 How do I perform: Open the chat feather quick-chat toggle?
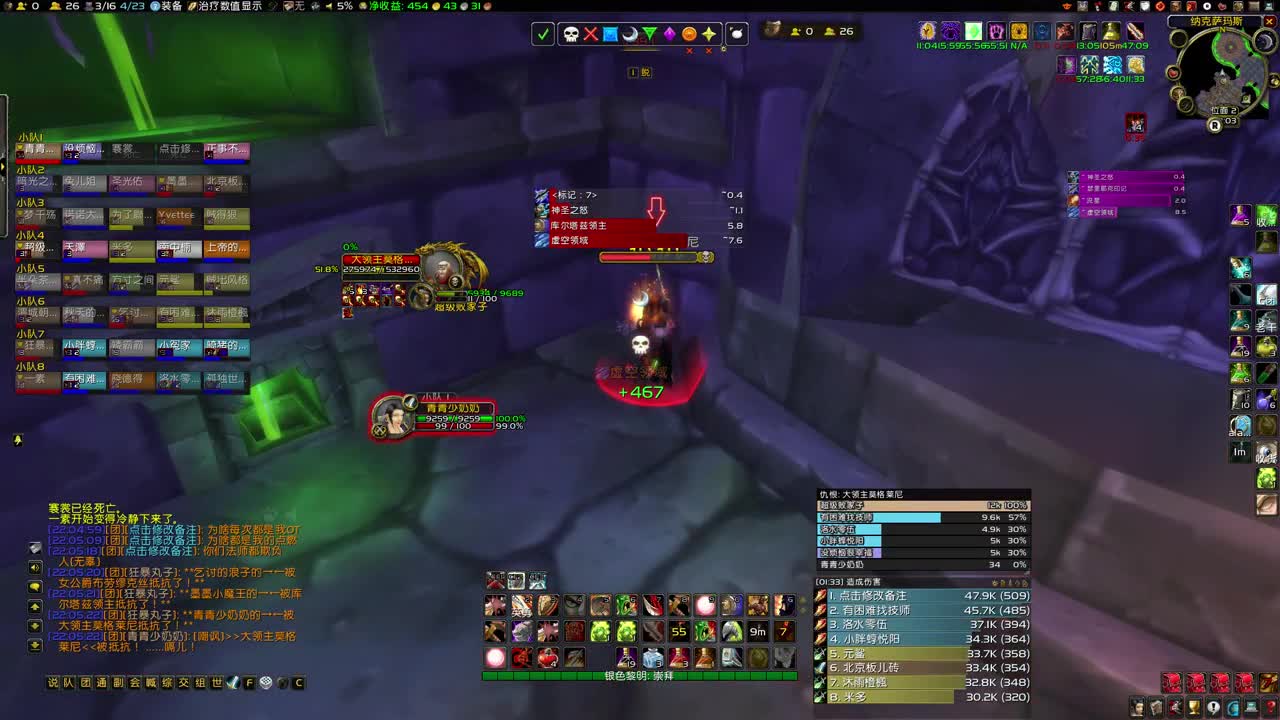[233, 682]
